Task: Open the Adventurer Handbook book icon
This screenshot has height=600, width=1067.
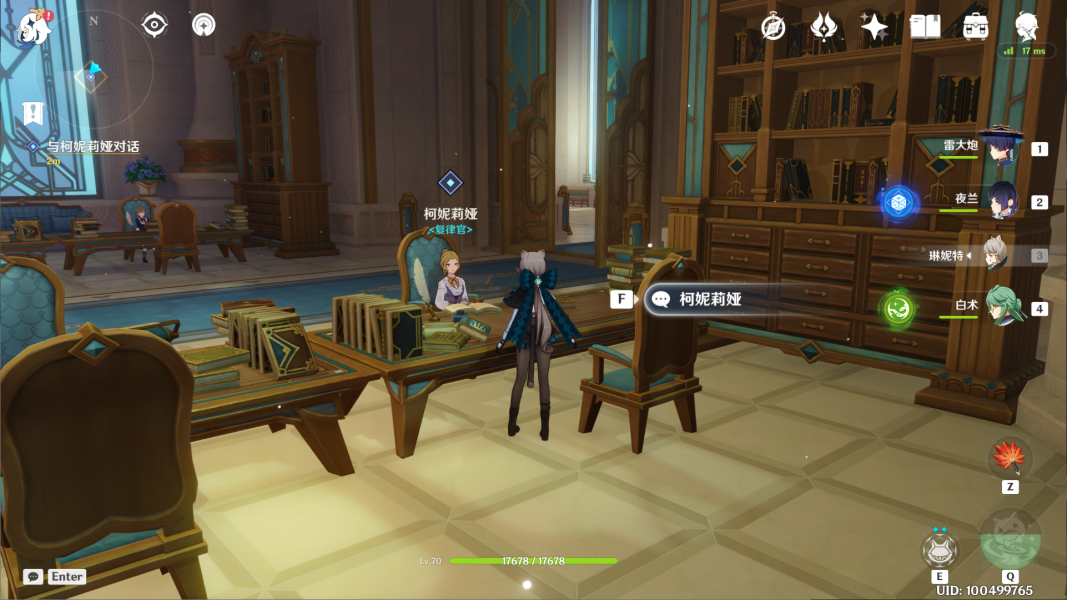Action: [x=925, y=27]
